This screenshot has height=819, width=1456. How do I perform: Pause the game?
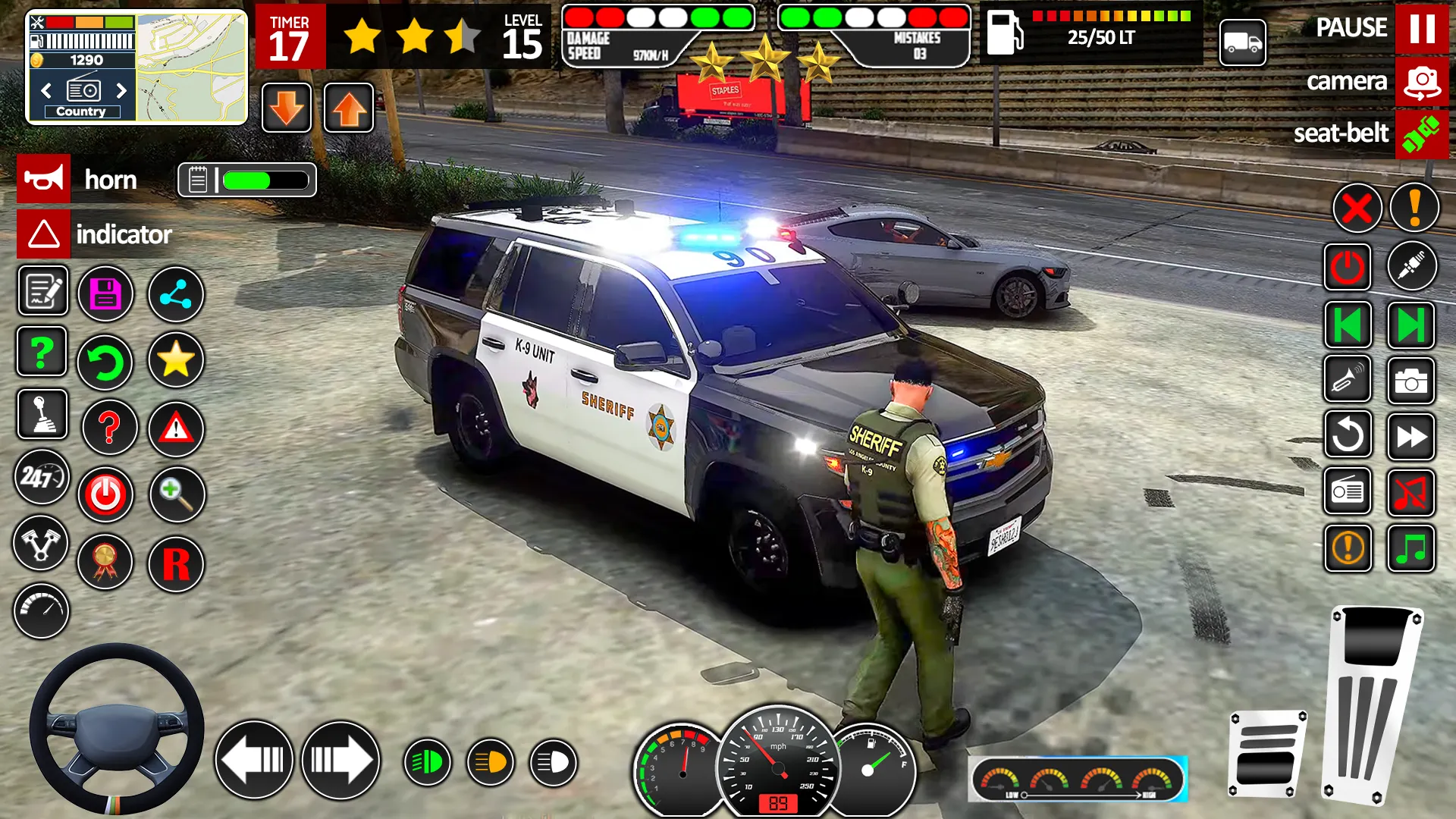click(1421, 29)
